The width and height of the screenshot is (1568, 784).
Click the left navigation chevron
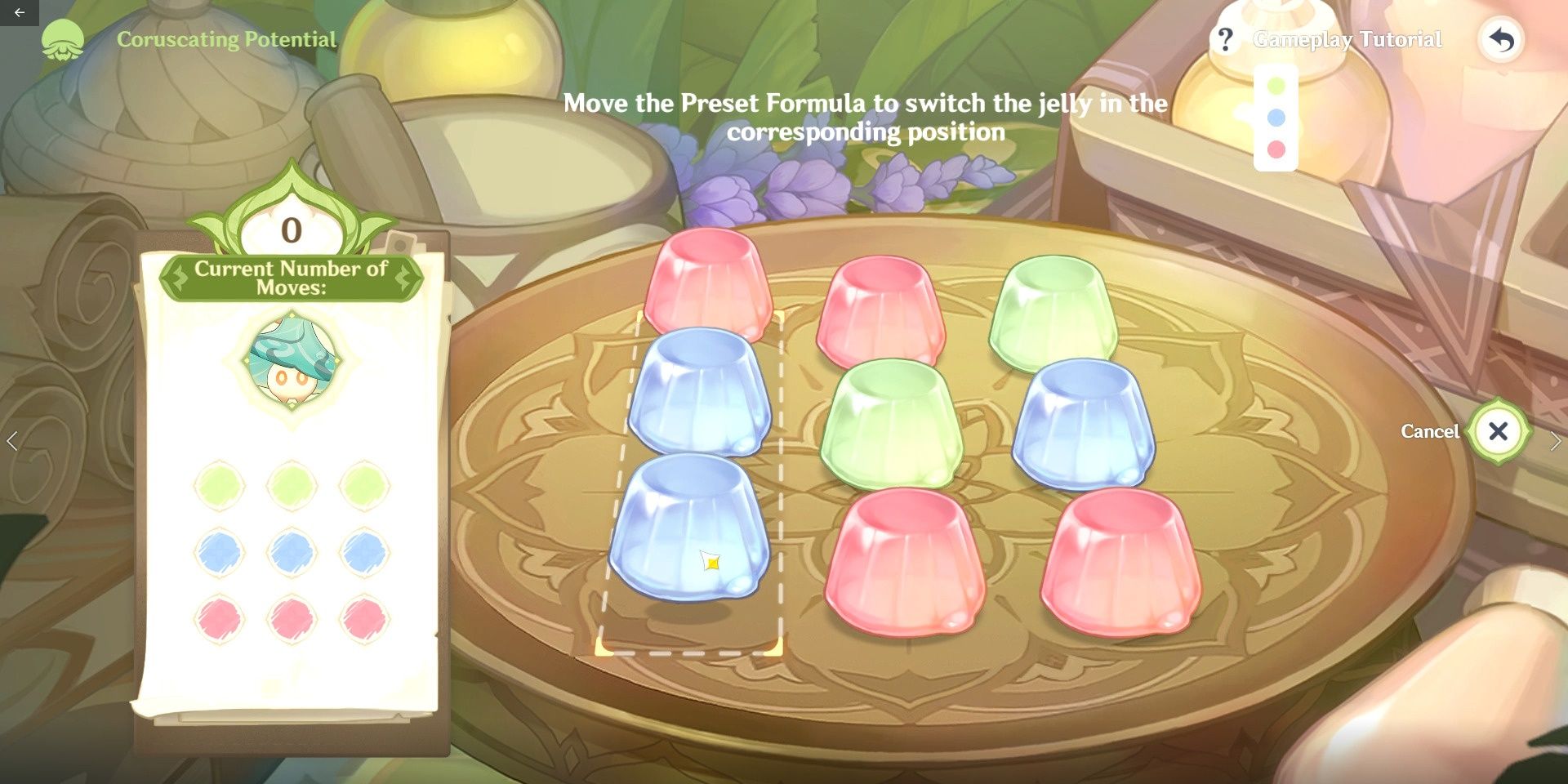coord(13,439)
